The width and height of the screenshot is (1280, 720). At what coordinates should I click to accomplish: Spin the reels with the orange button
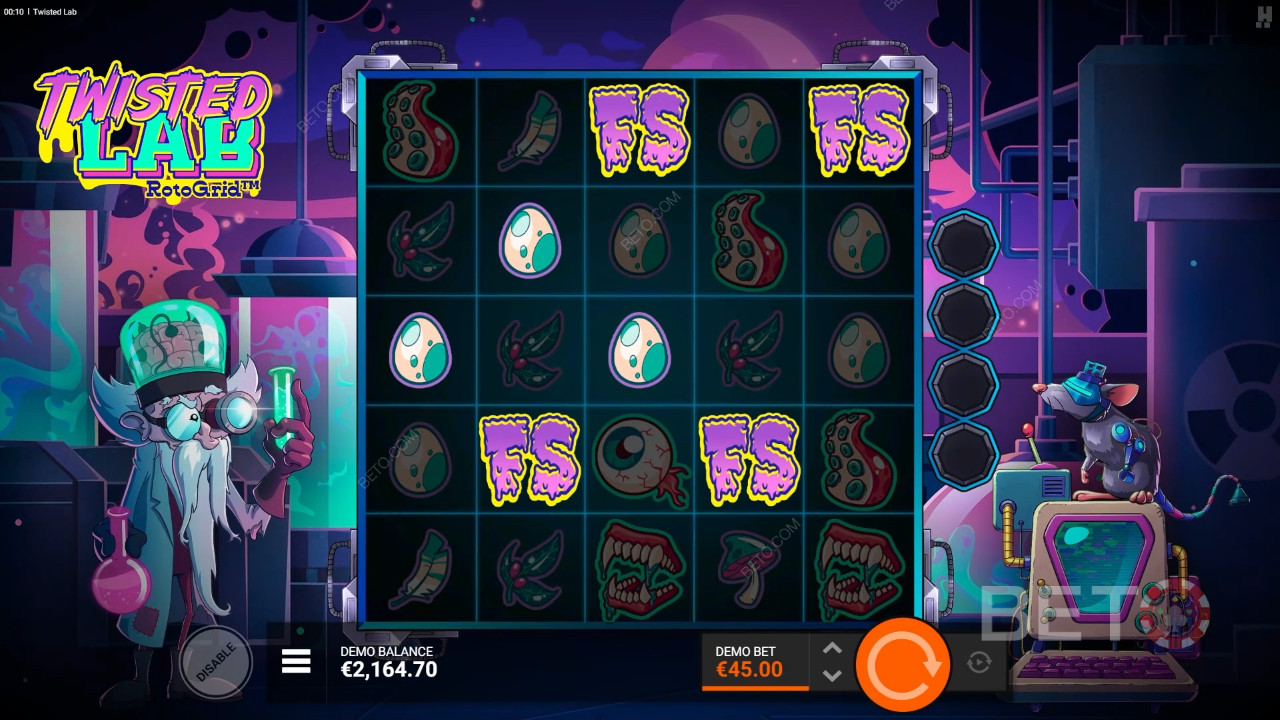[x=905, y=663]
